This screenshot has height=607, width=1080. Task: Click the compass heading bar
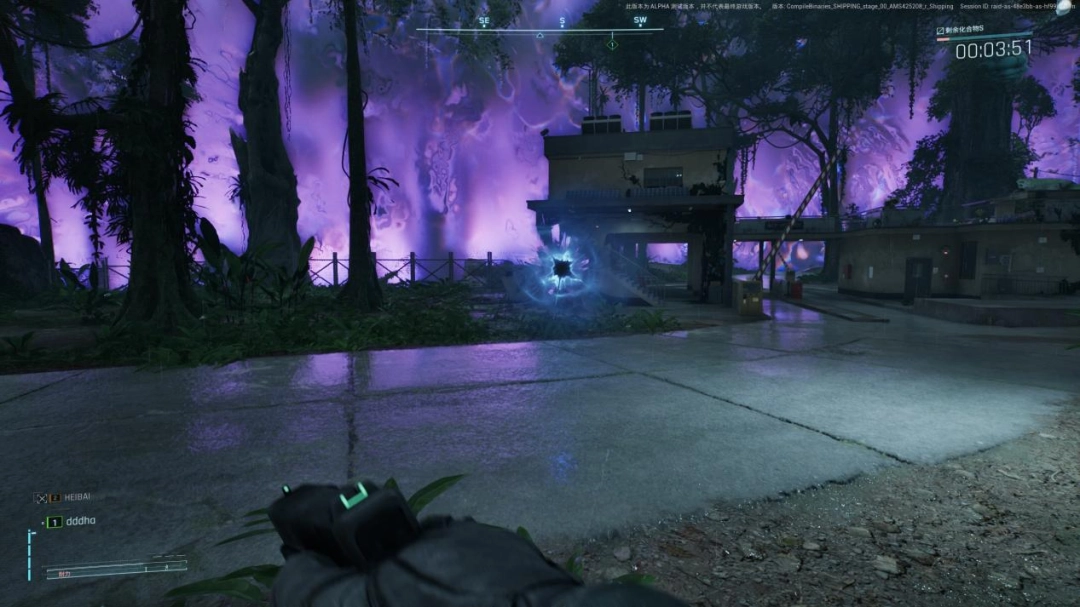[539, 29]
